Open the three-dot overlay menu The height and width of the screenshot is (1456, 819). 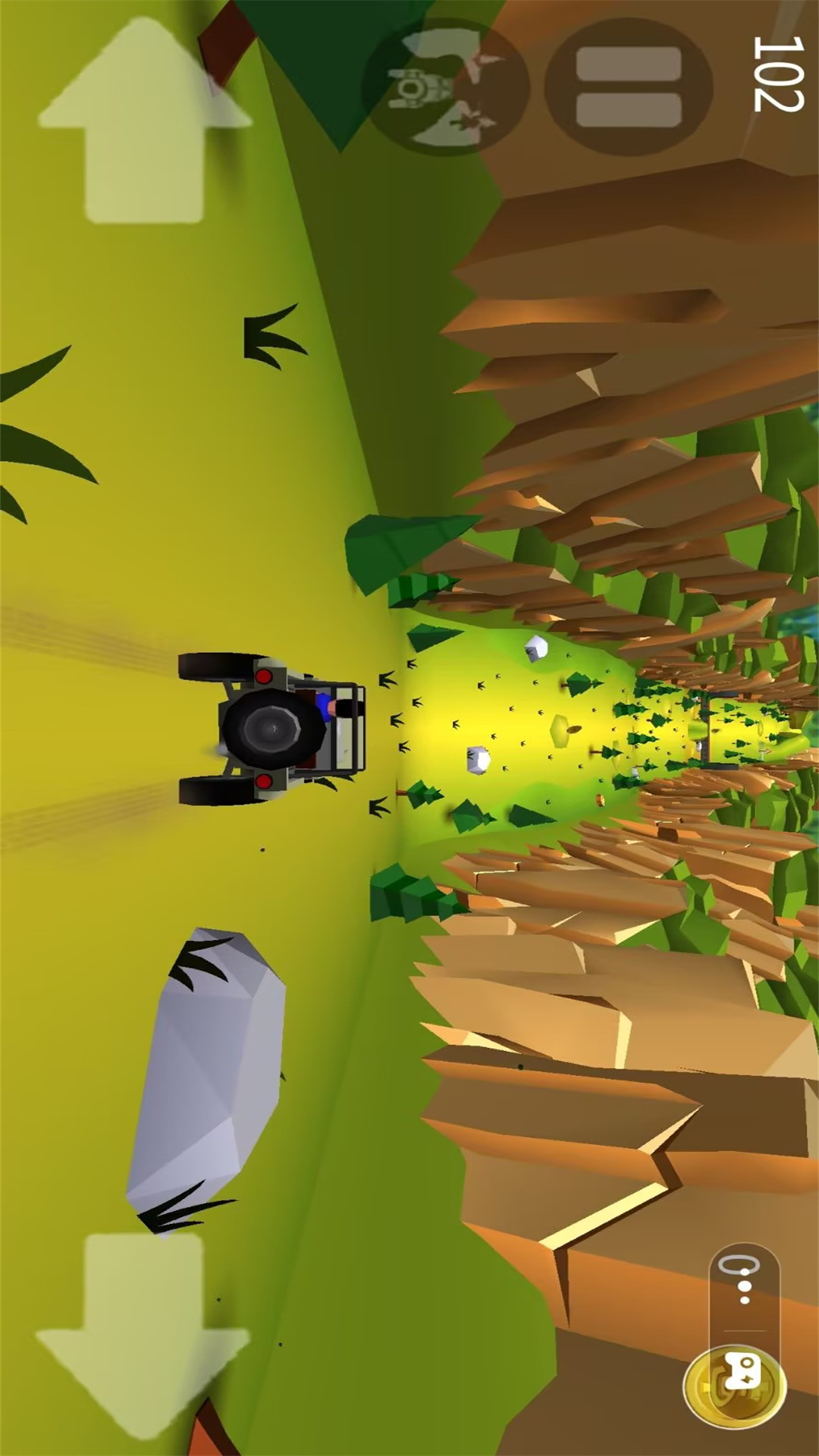point(745,1287)
